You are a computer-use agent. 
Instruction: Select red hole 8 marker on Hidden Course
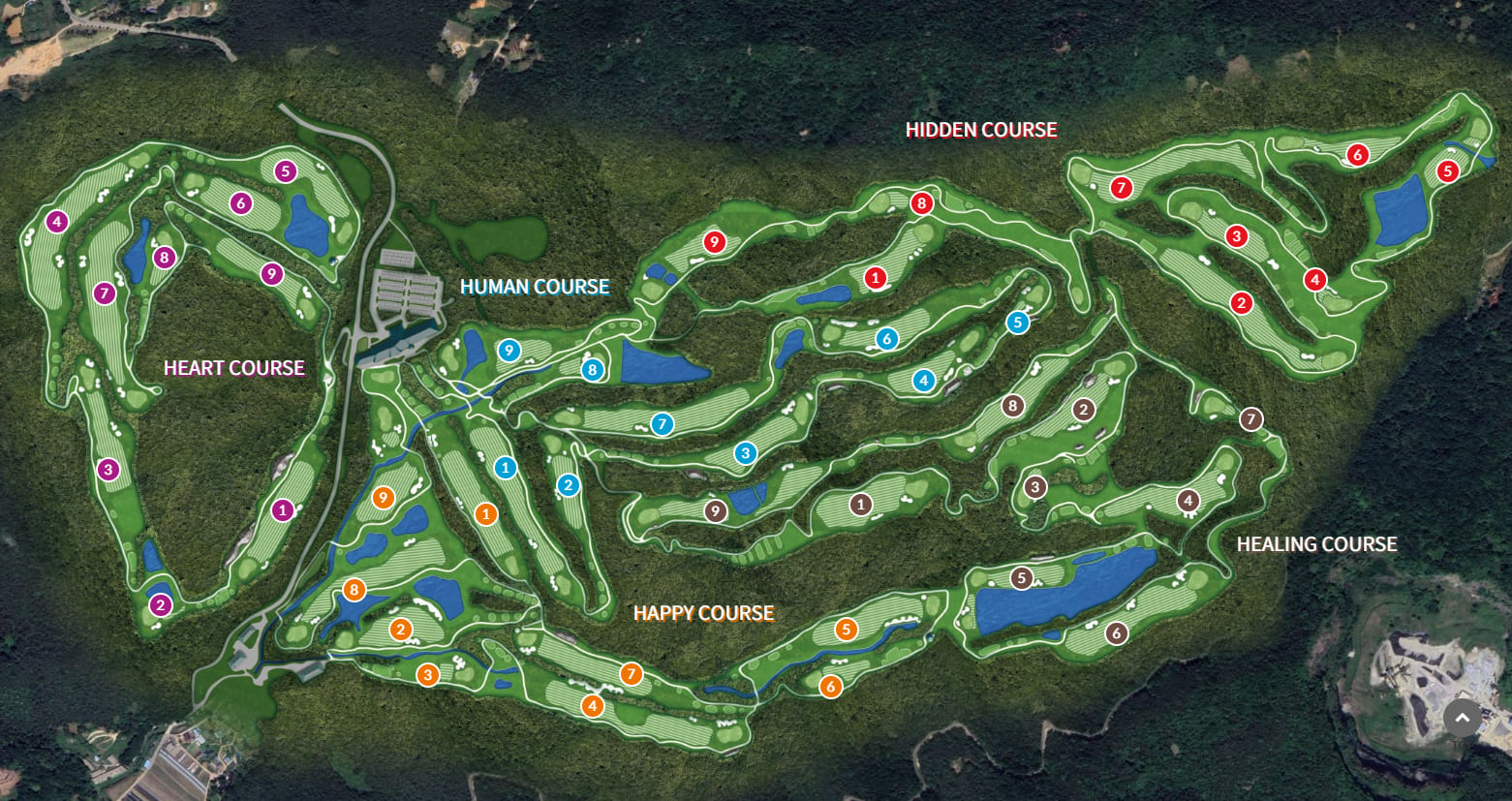pyautogui.click(x=921, y=203)
